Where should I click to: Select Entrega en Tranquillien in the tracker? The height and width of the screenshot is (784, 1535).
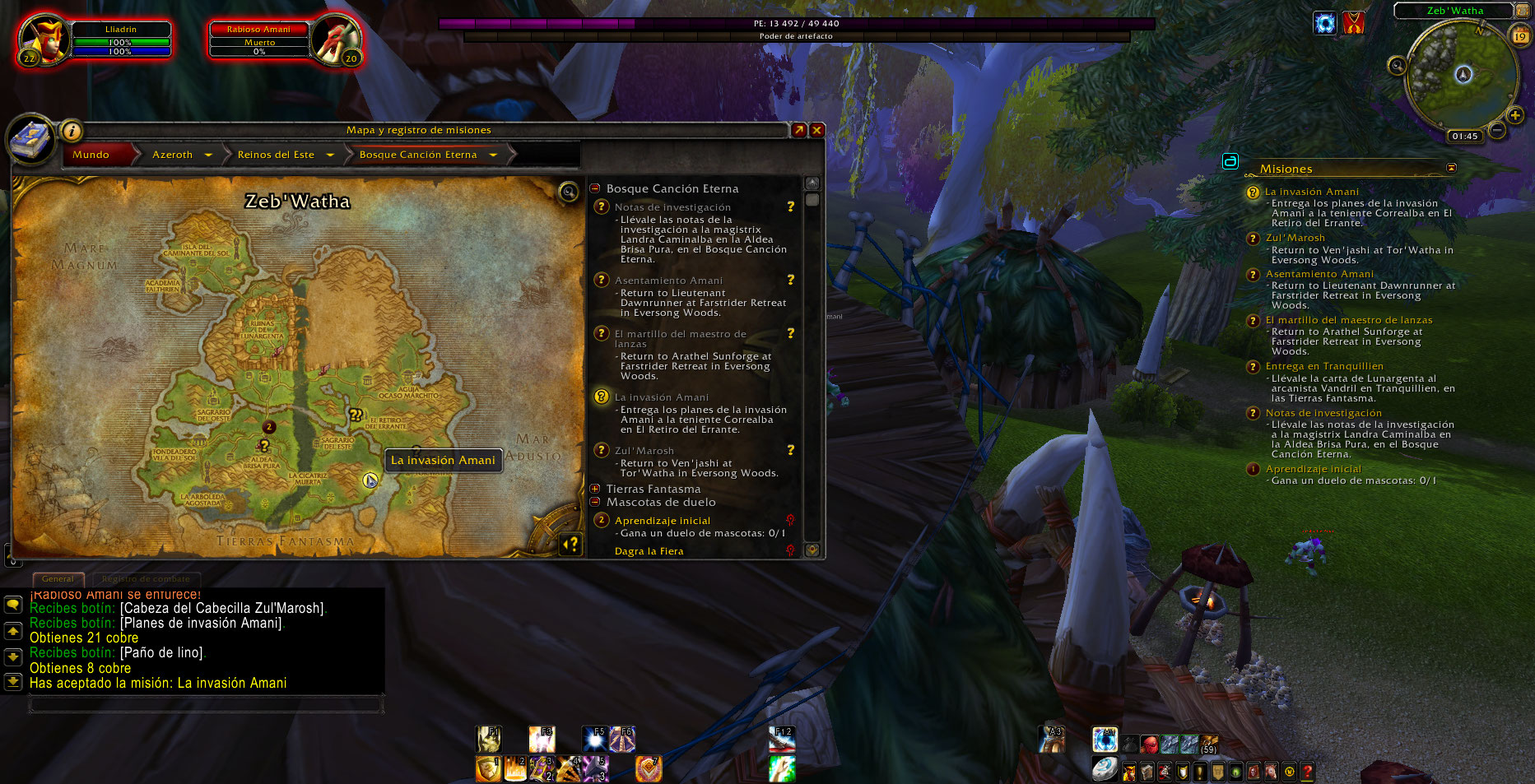point(1323,366)
